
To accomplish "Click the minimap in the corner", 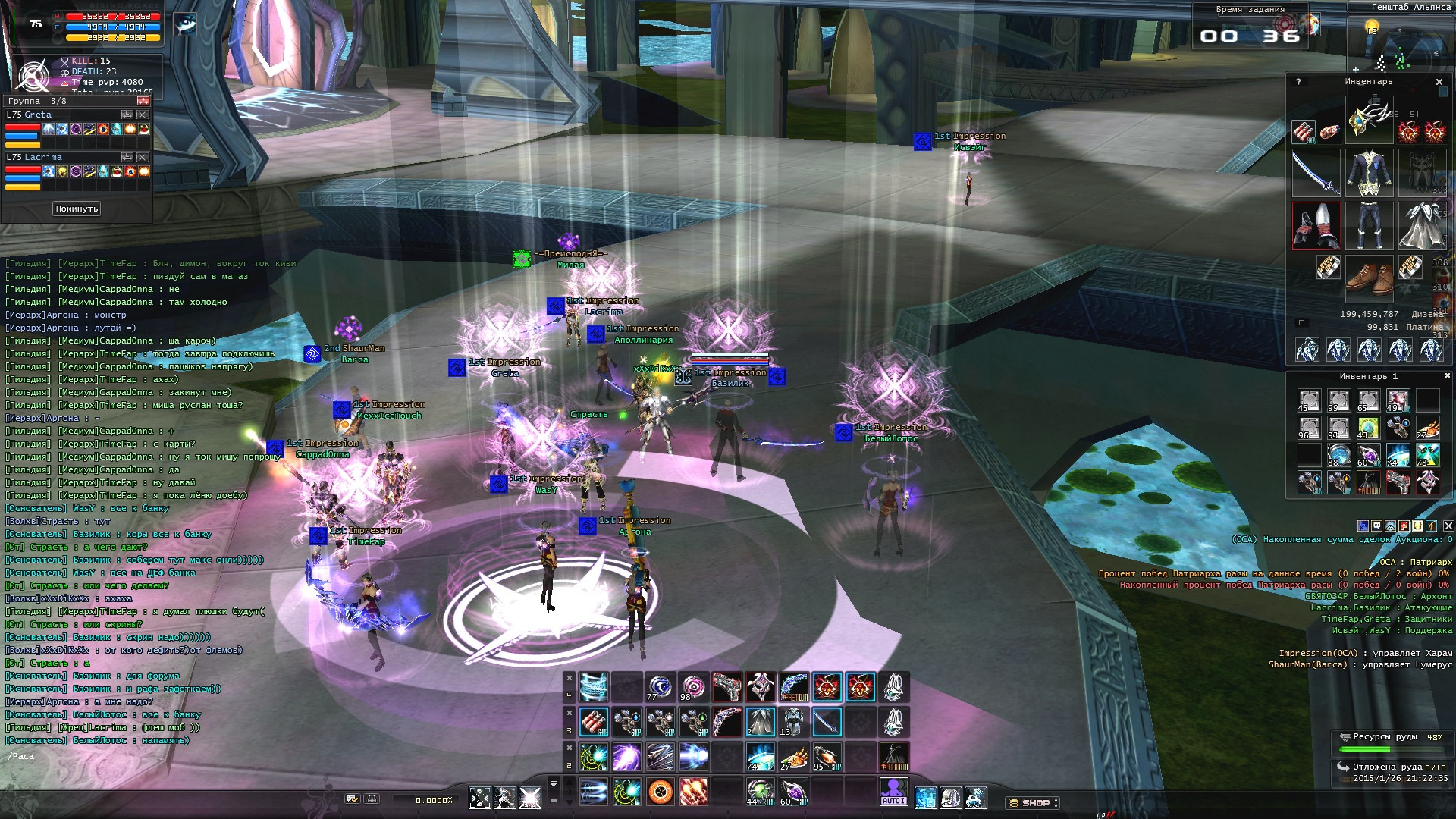I will pos(1394,47).
